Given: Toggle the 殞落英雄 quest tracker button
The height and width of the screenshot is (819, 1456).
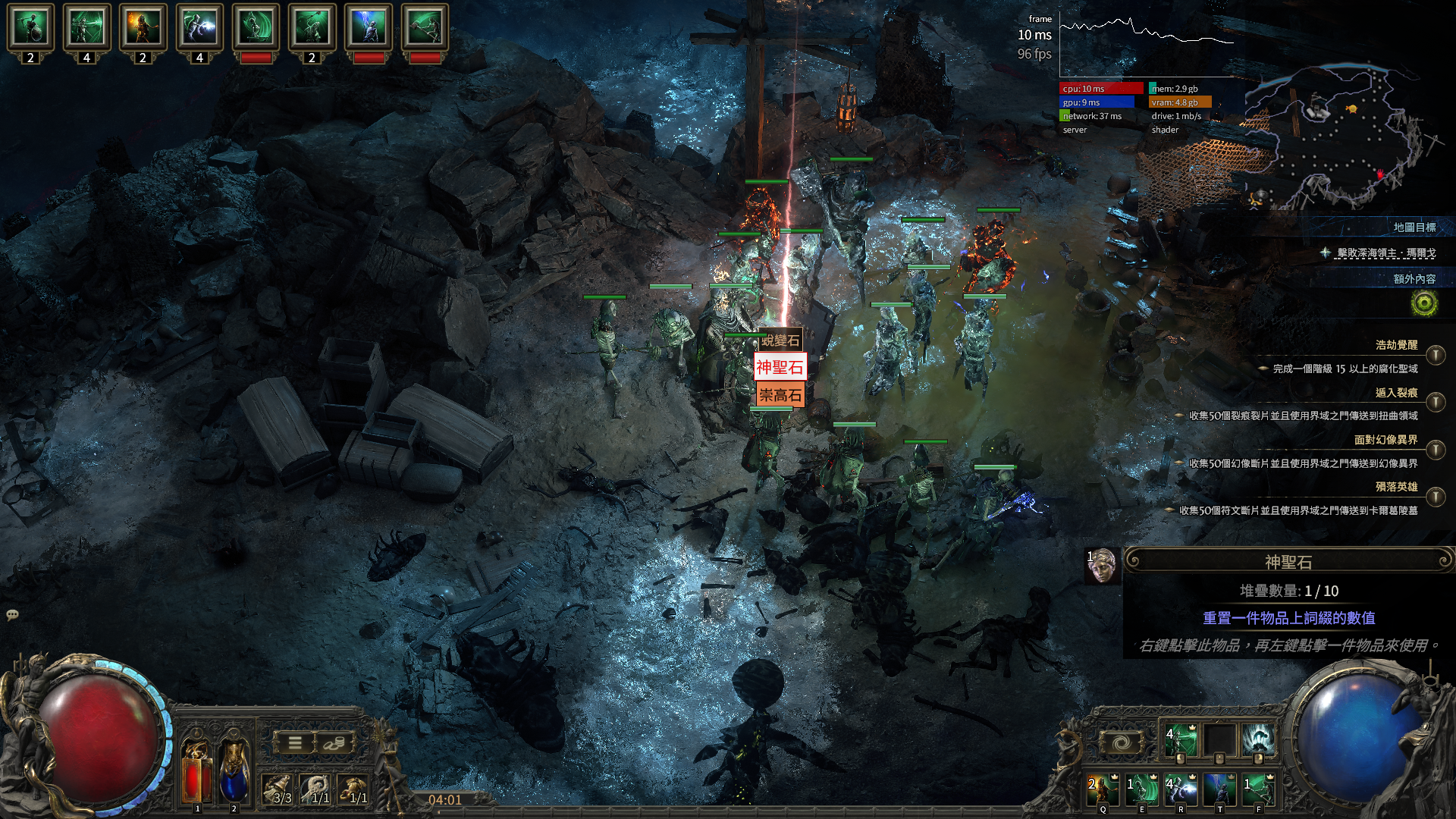Looking at the screenshot, I should [x=1435, y=497].
